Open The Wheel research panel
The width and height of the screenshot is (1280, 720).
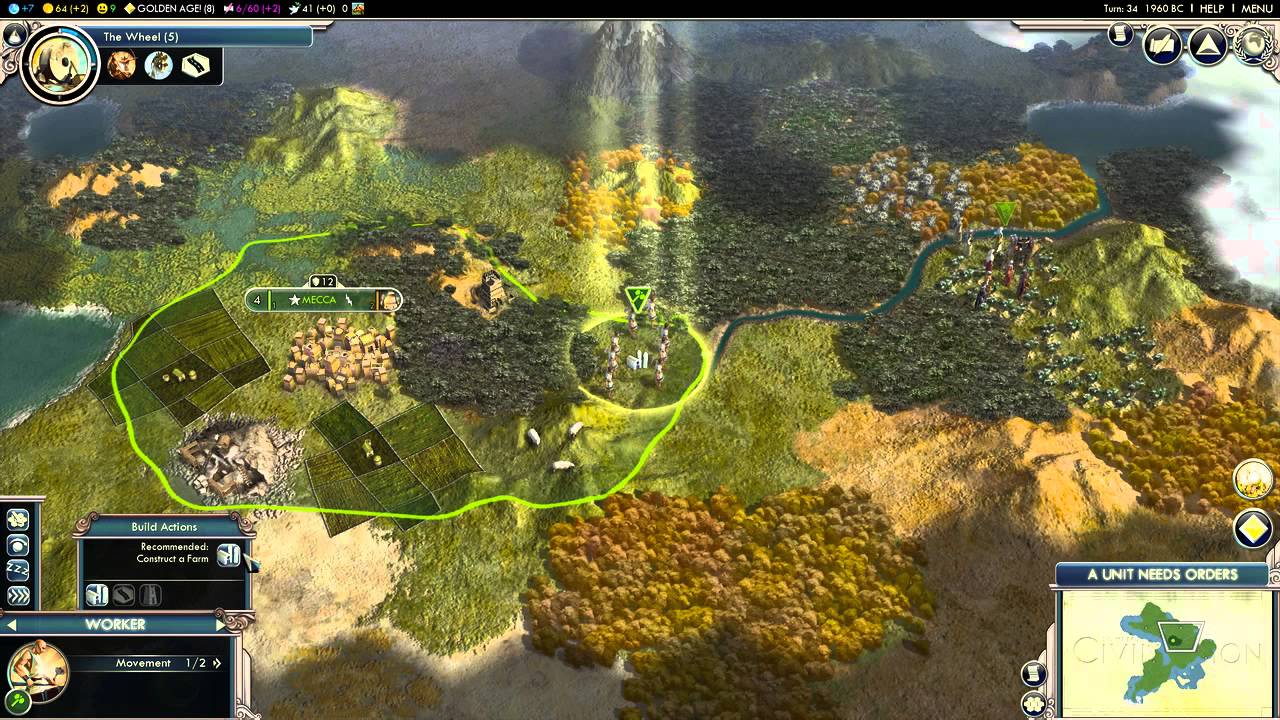click(60, 62)
